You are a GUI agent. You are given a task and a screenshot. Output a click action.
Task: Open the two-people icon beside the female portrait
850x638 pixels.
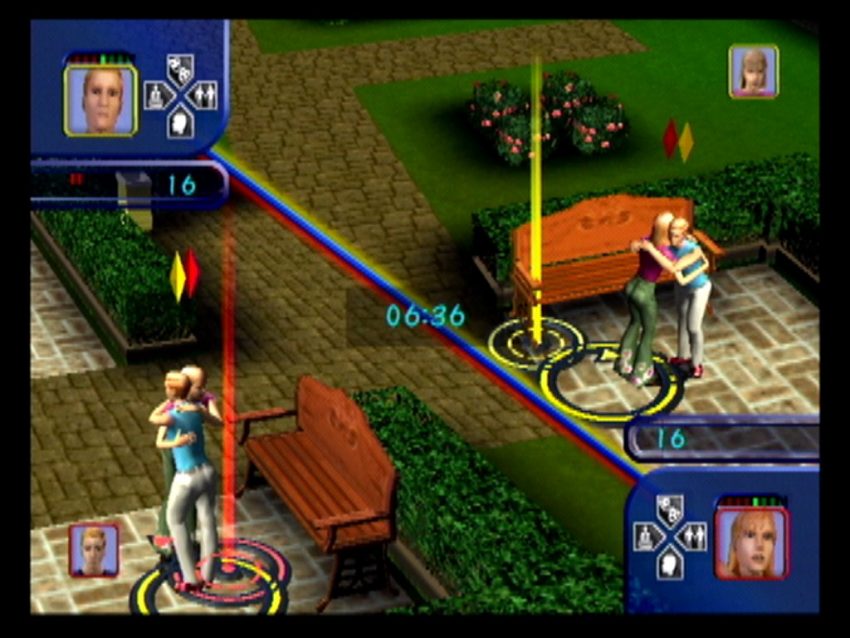click(x=693, y=538)
